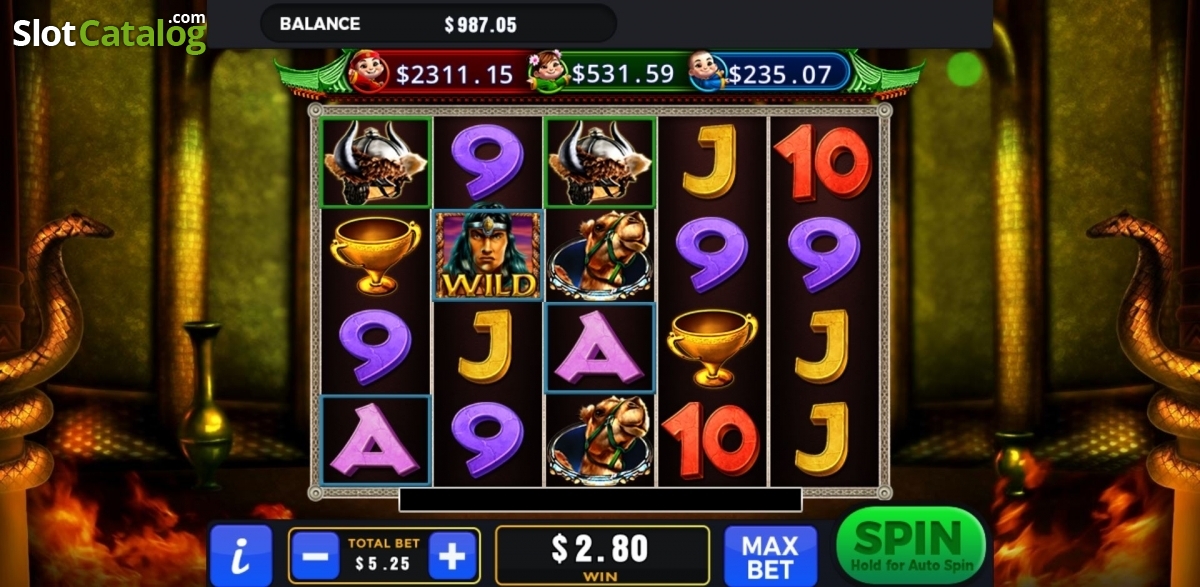This screenshot has height=587, width=1200.
Task: Spin the reels with the green SPIN button
Action: coord(910,545)
